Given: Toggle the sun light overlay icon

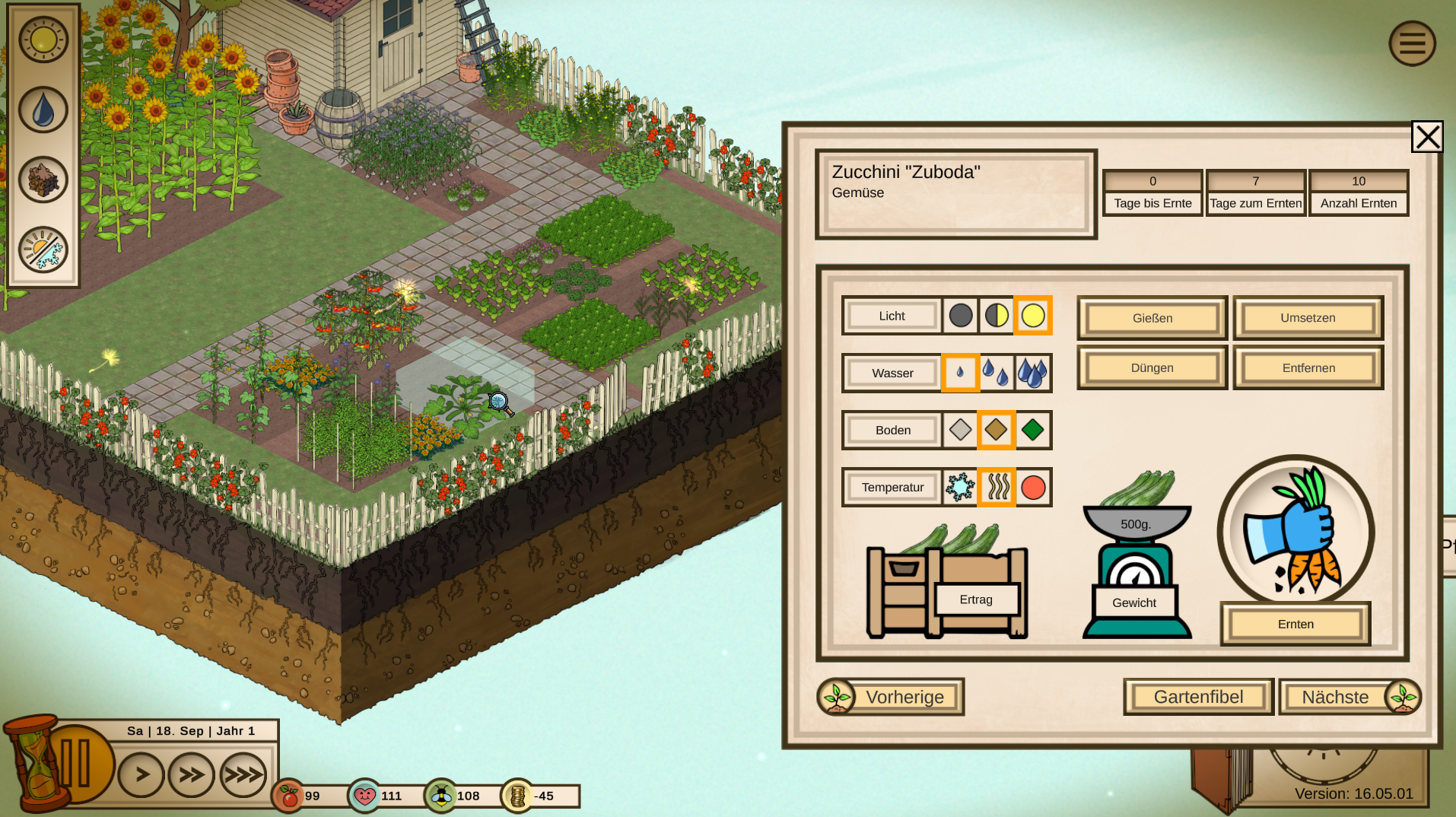Looking at the screenshot, I should (43, 40).
